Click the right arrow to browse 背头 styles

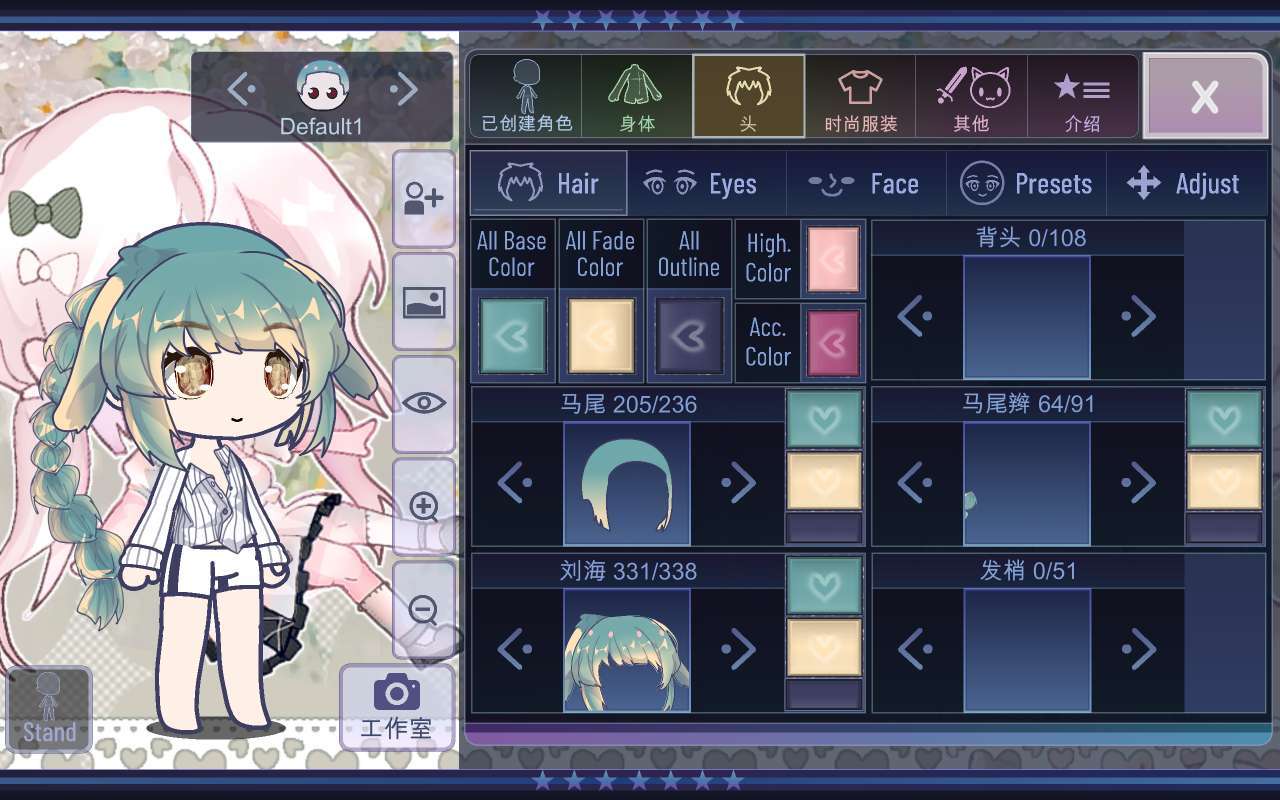[x=1140, y=315]
